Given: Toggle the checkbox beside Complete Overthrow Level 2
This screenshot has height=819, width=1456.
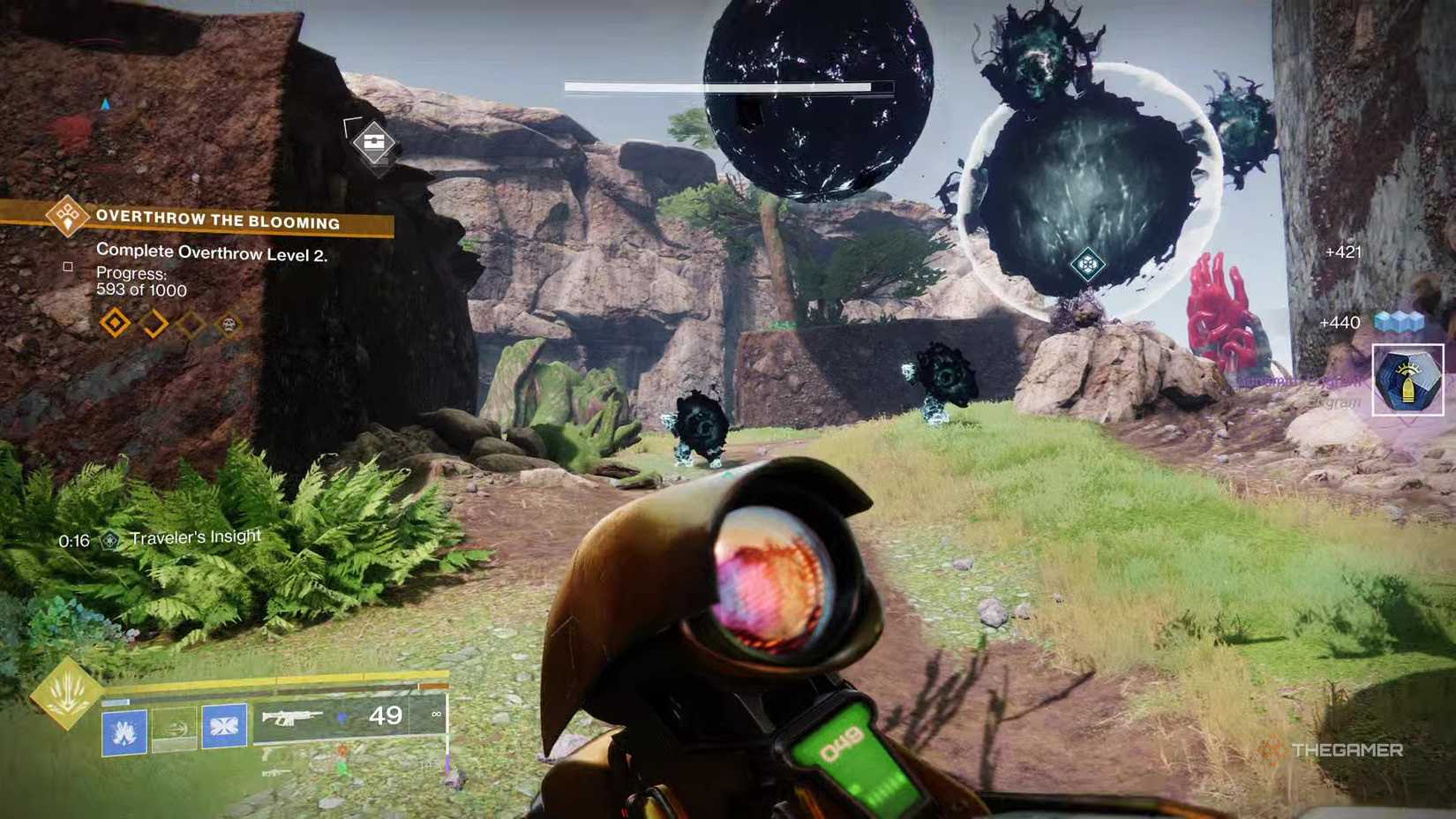Looking at the screenshot, I should click(67, 267).
